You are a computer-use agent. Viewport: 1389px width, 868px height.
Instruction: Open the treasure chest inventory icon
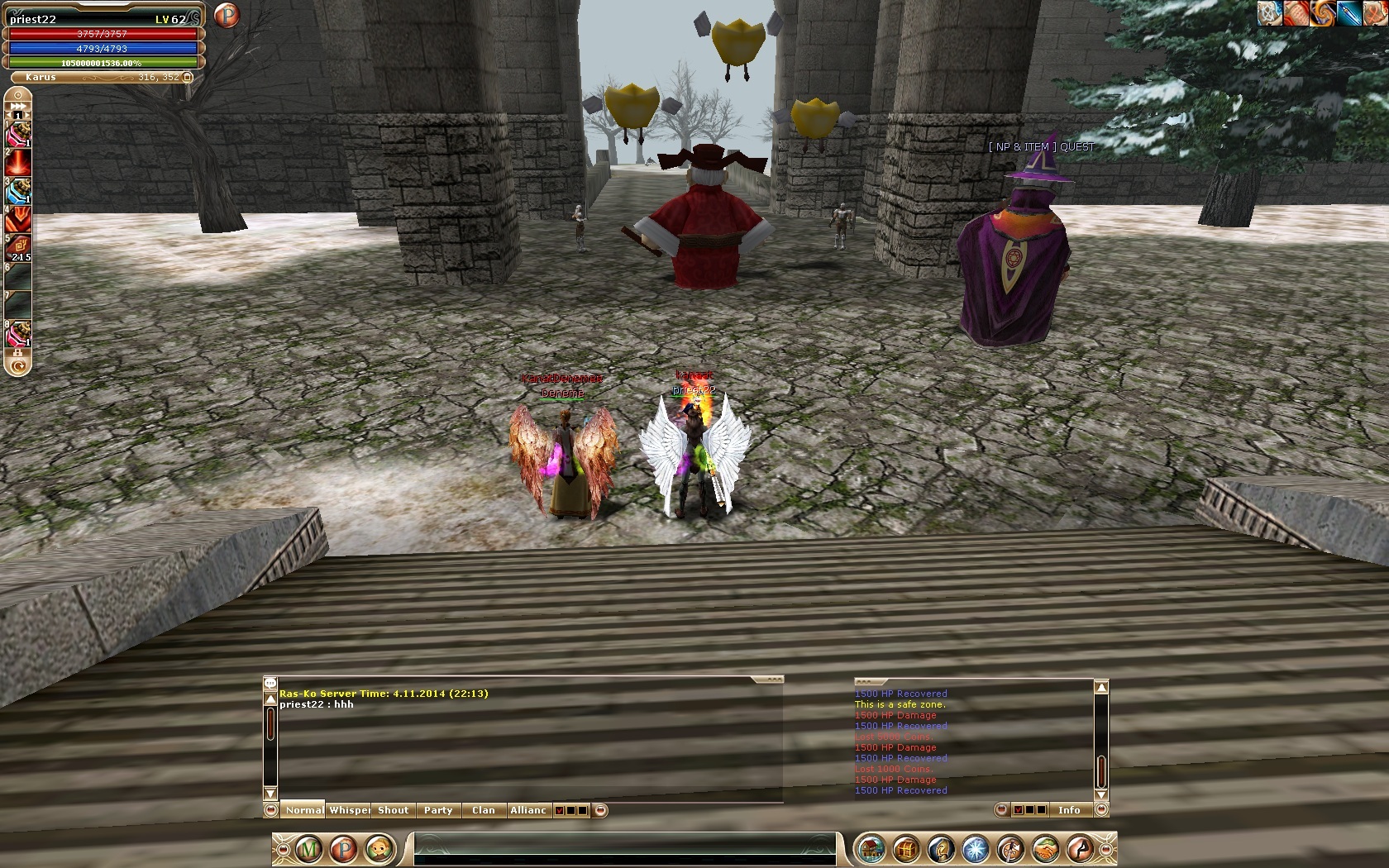906,849
